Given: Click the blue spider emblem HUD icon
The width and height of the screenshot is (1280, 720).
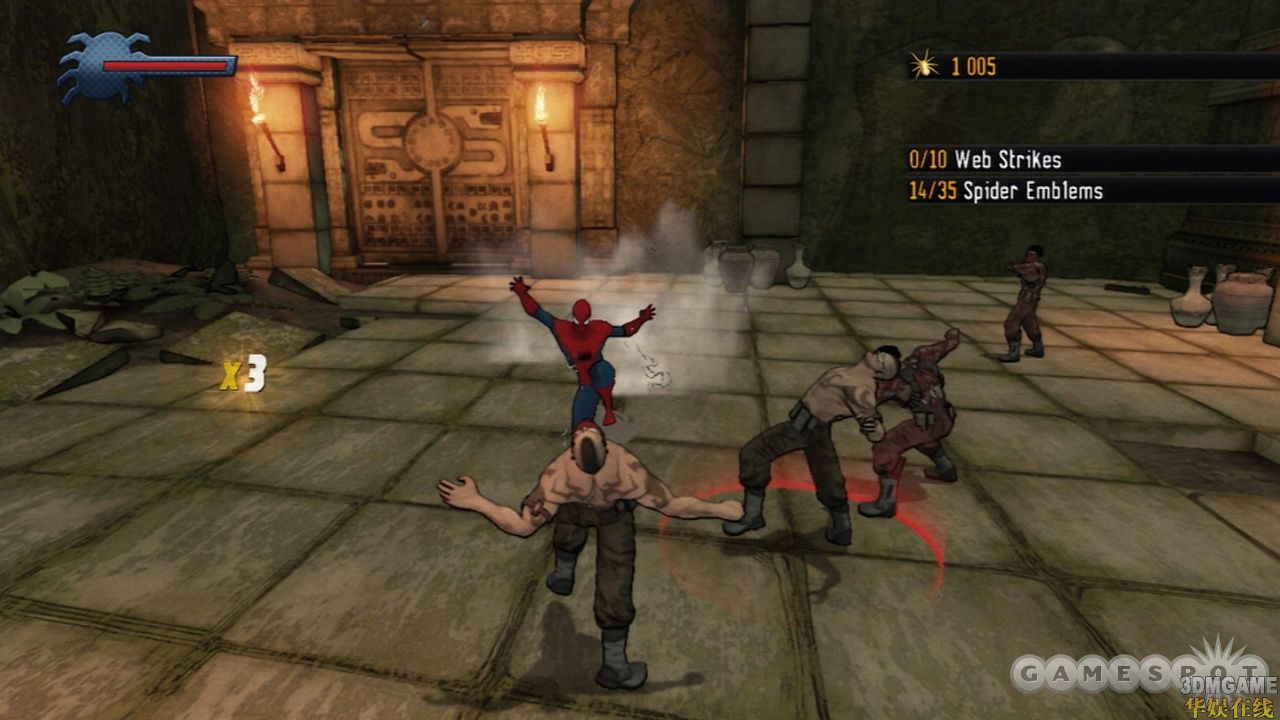Looking at the screenshot, I should 98,66.
